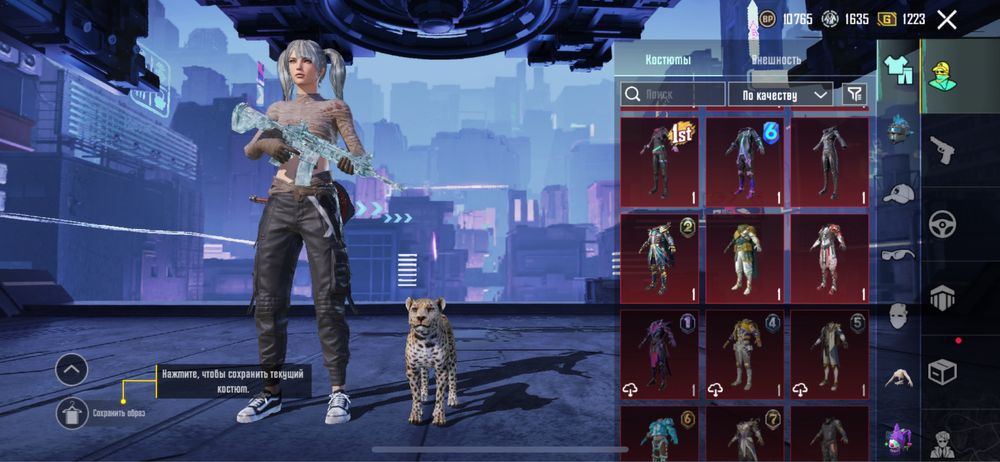
Task: Switch to the pistol weapon skins section
Action: click(x=942, y=150)
